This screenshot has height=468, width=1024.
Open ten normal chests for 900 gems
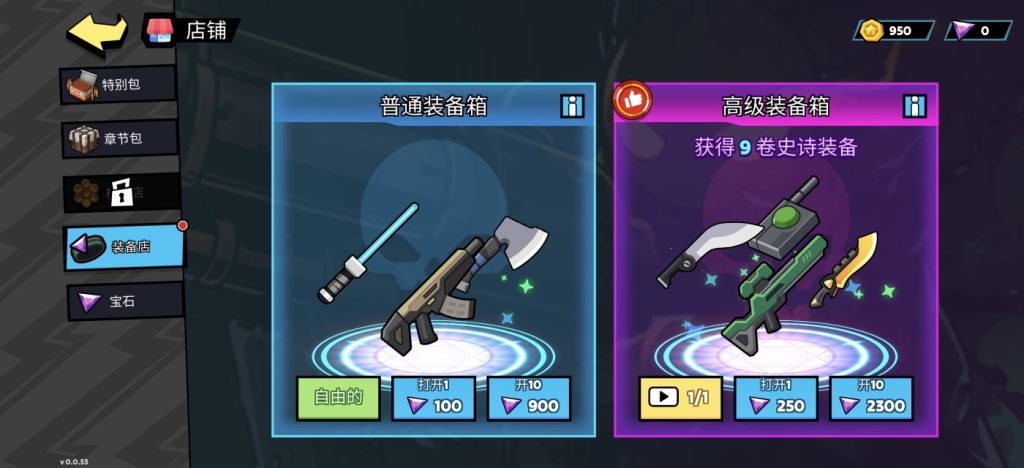pyautogui.click(x=529, y=398)
